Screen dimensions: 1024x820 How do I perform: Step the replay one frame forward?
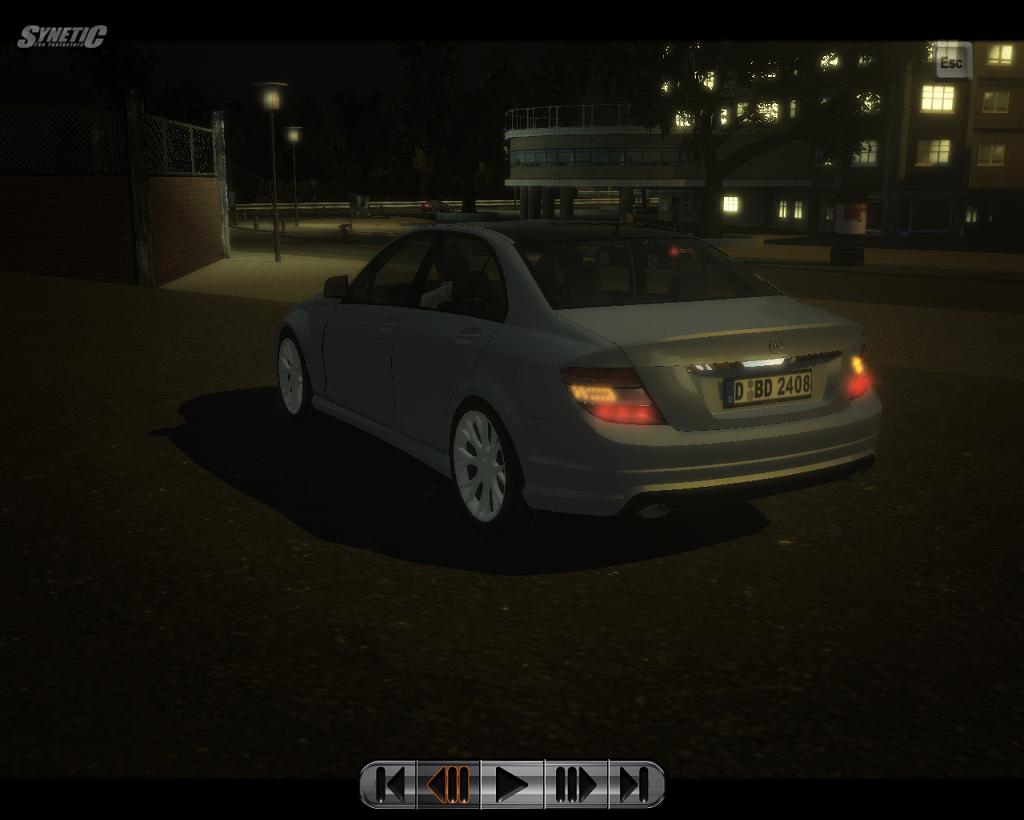click(x=575, y=785)
